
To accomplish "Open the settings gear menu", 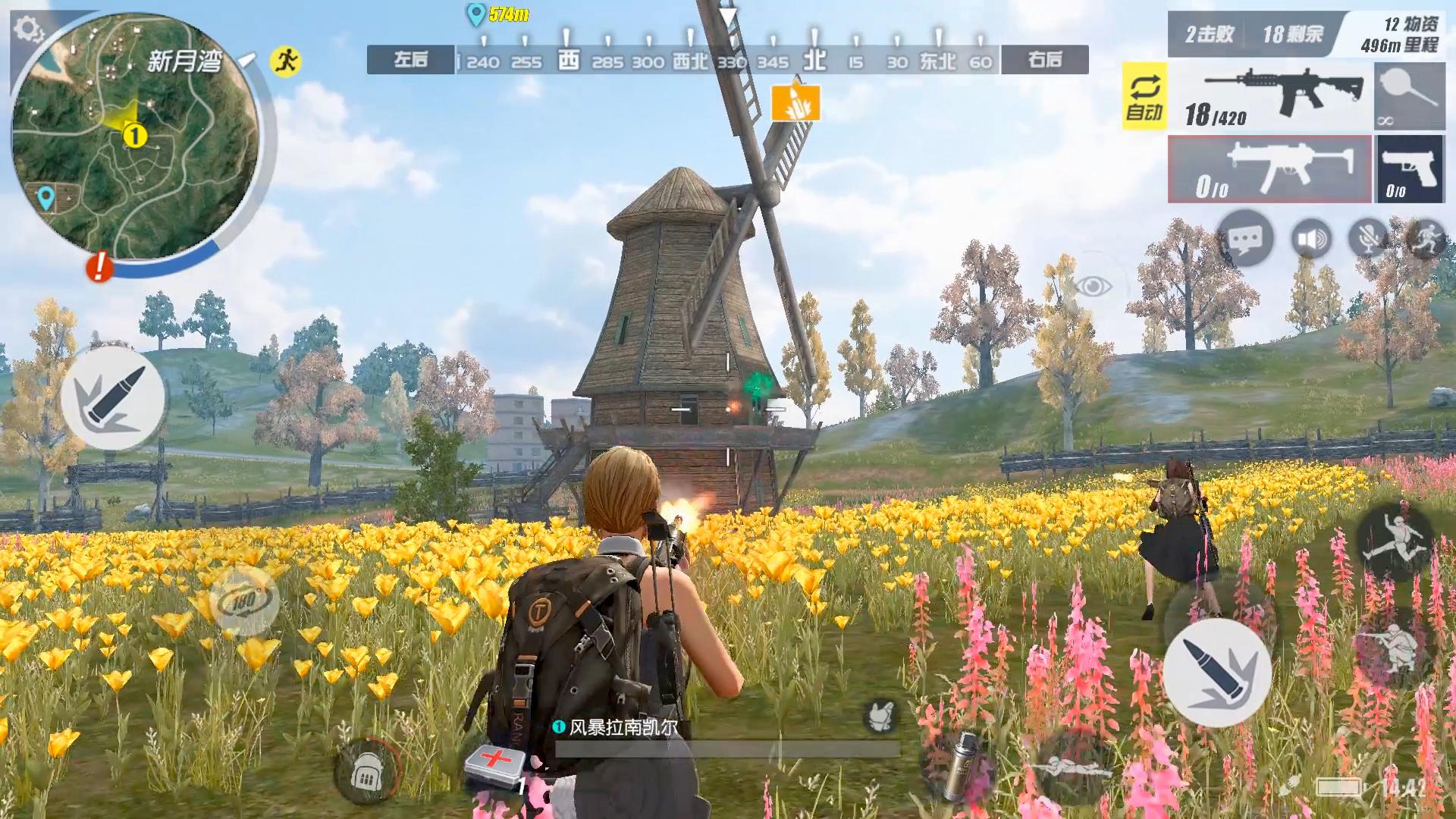I will click(x=29, y=30).
